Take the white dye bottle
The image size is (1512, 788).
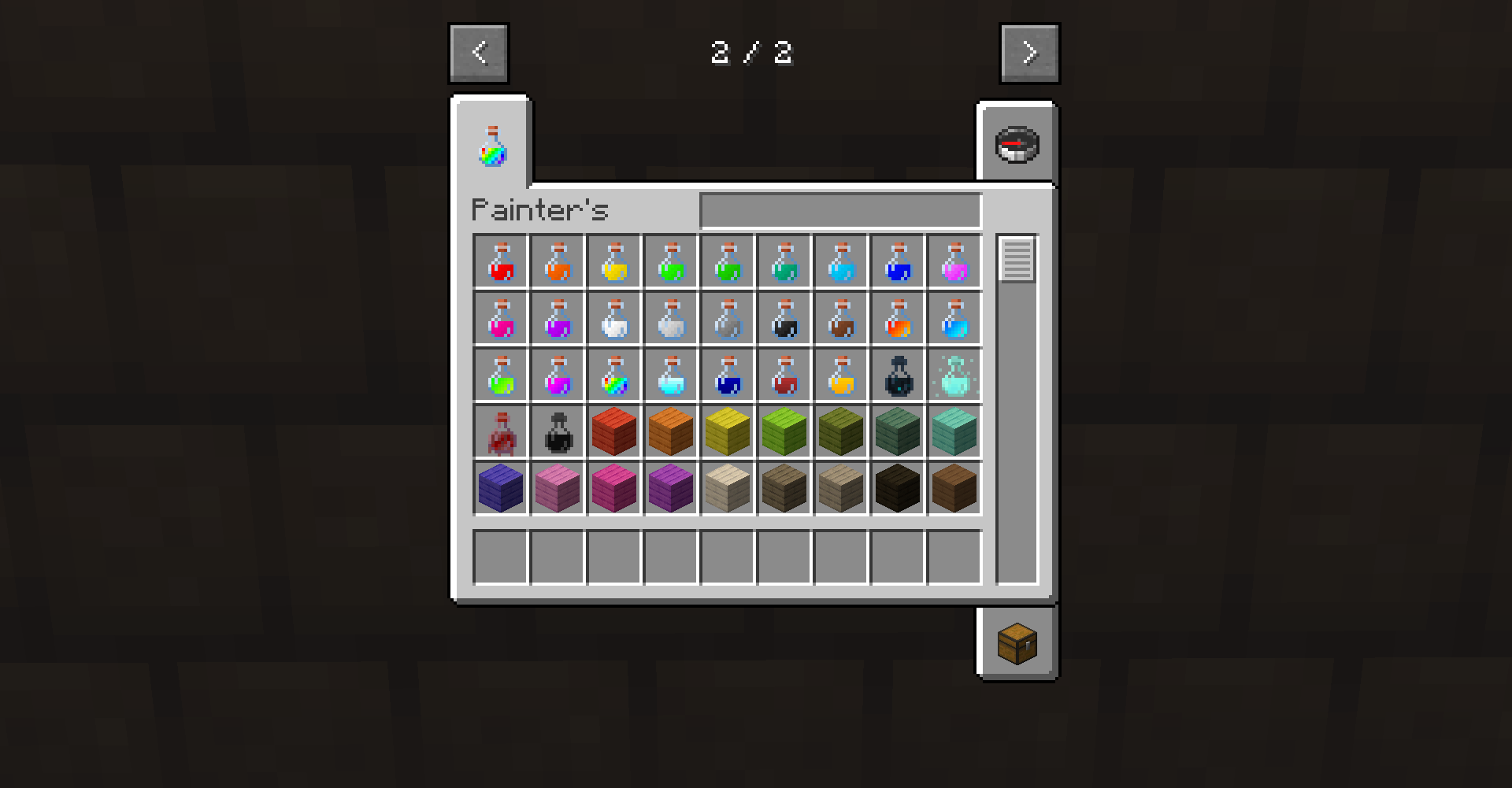click(x=613, y=319)
